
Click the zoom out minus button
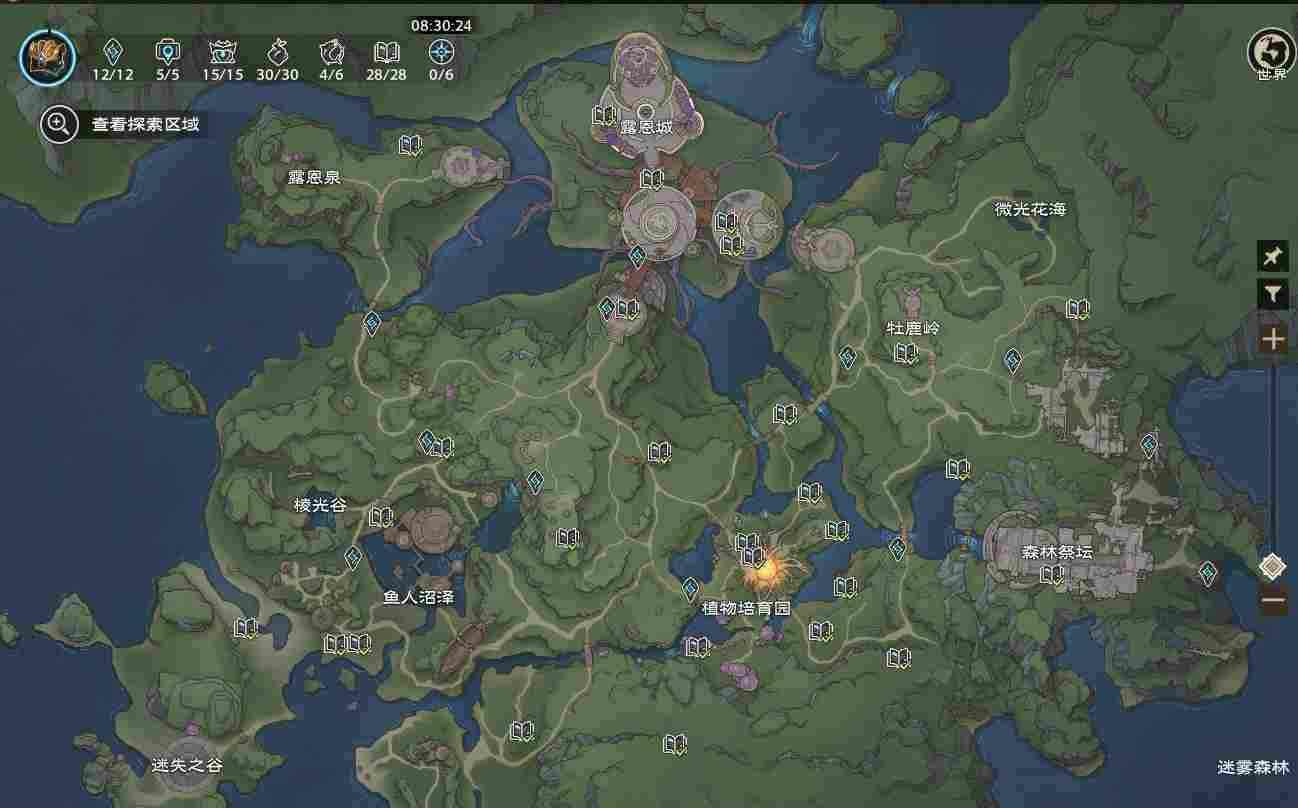click(1272, 600)
